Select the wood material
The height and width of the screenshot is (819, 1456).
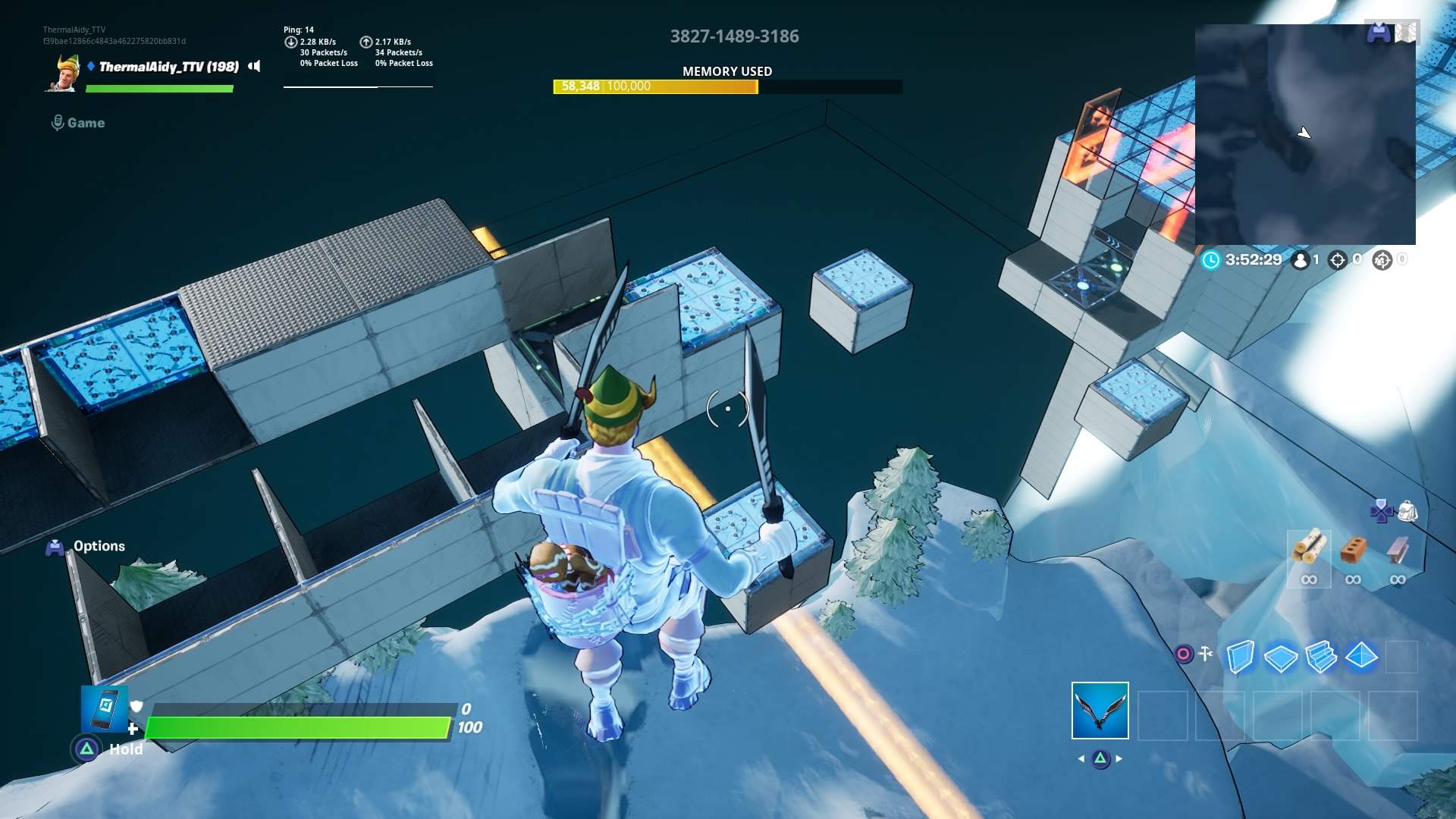[1309, 548]
